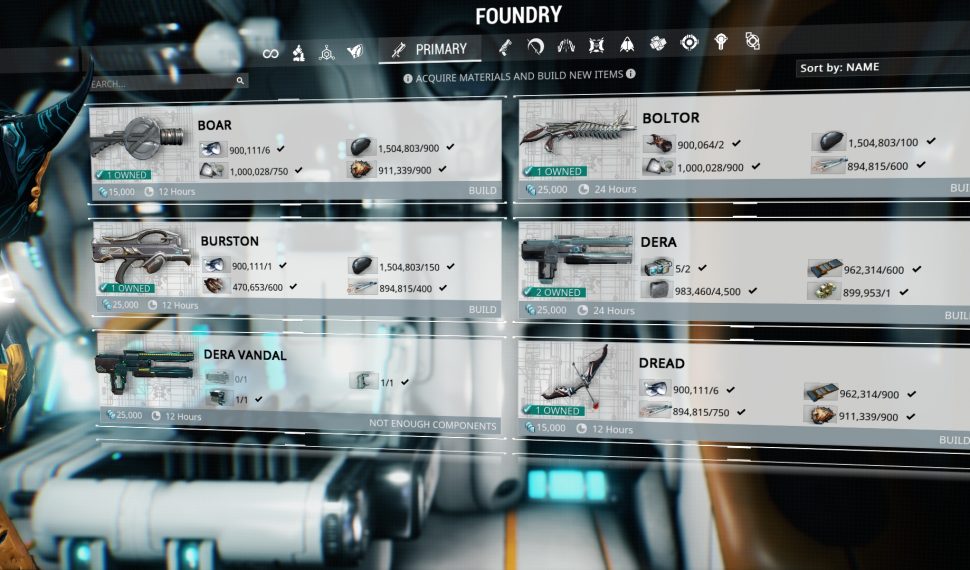The image size is (970, 570).
Task: Click the info icon beside Acquire Materials text
Action: (408, 76)
